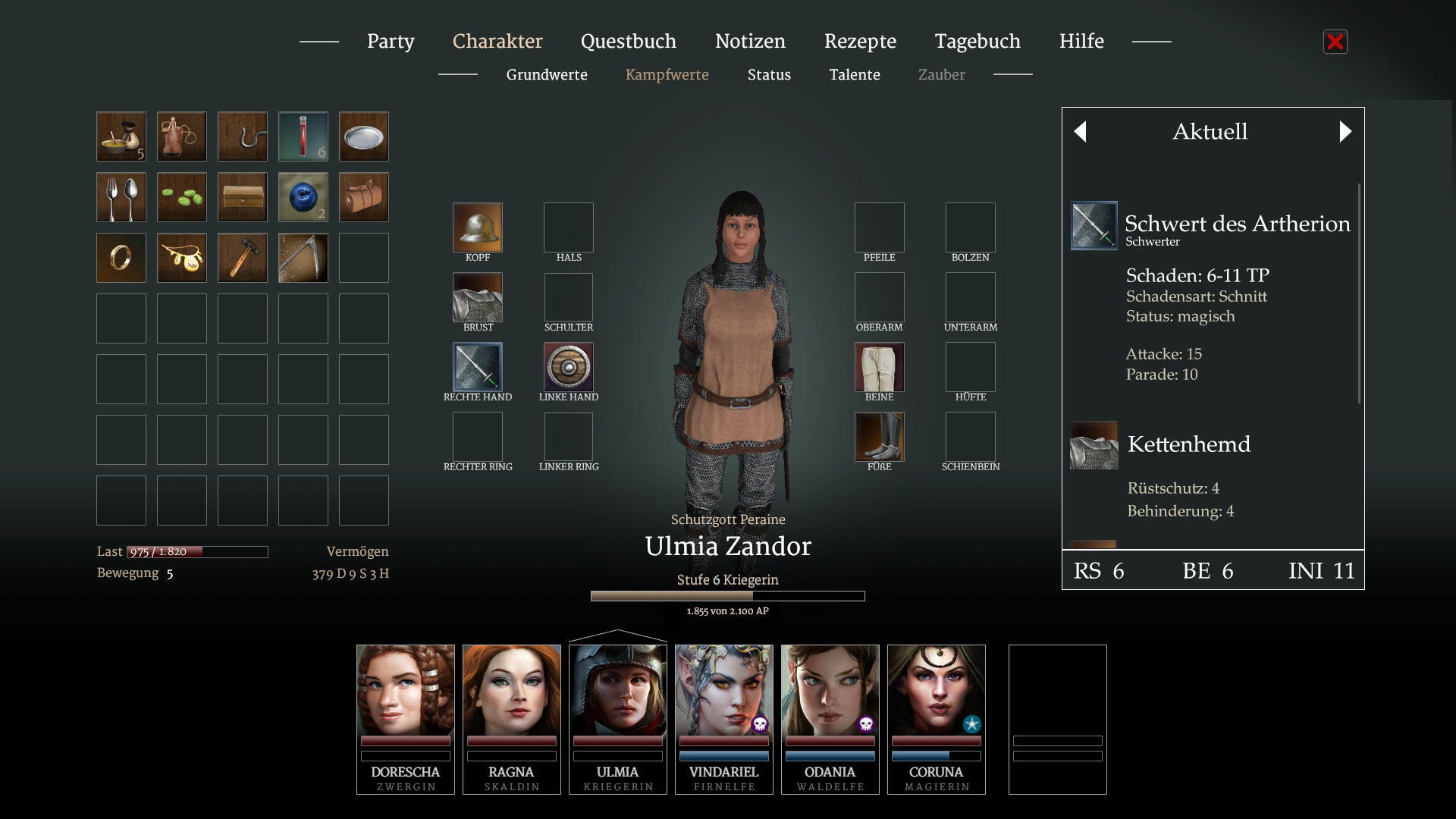Open the Questbuch tab
This screenshot has width=1456, height=819.
pos(628,41)
